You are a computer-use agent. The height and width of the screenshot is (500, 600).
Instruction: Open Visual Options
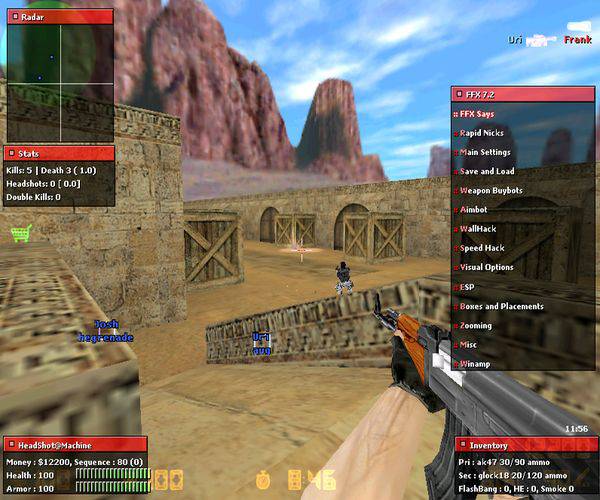pyautogui.click(x=486, y=268)
